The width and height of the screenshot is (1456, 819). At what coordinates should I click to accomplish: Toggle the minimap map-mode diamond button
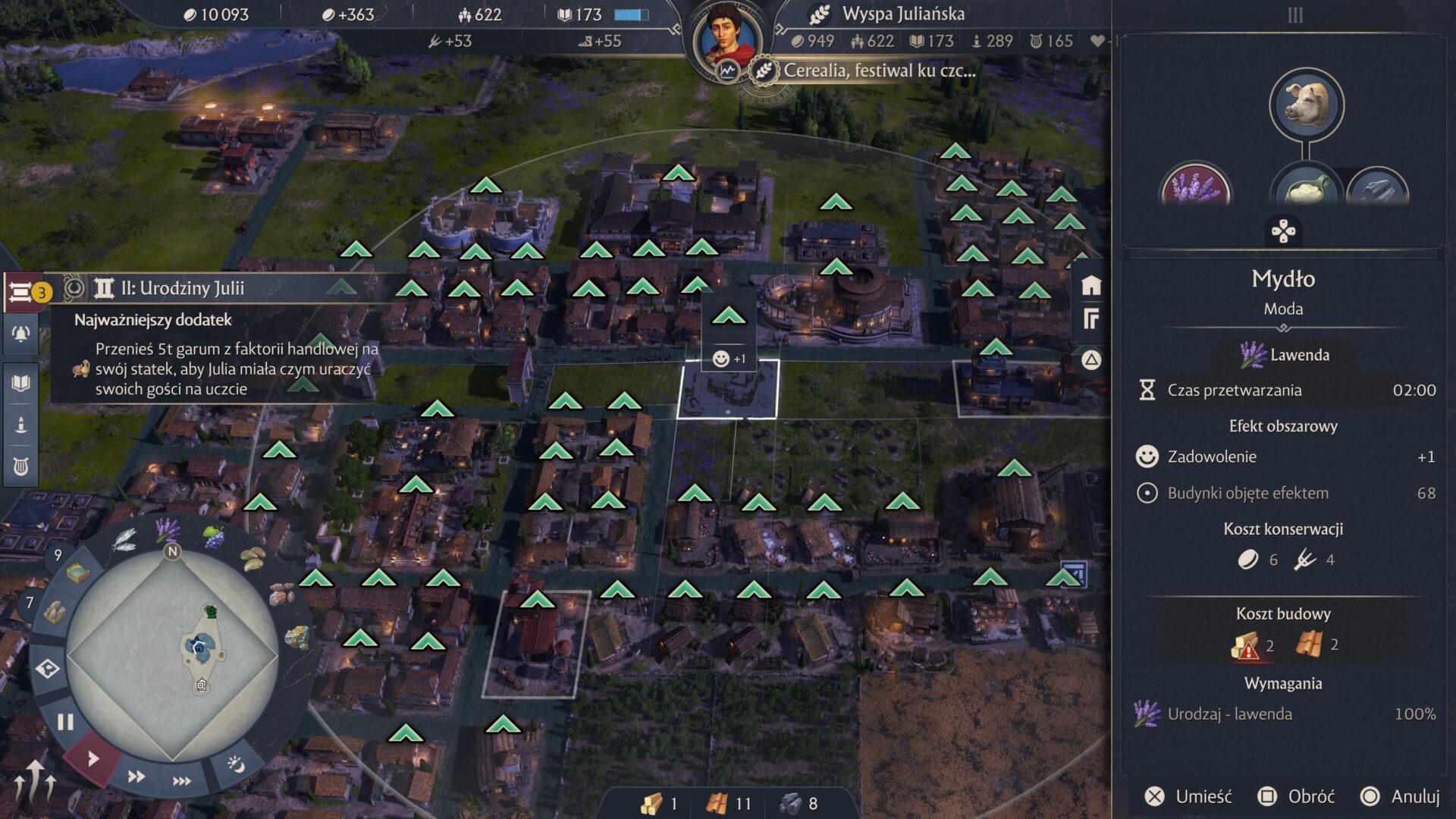click(x=48, y=669)
